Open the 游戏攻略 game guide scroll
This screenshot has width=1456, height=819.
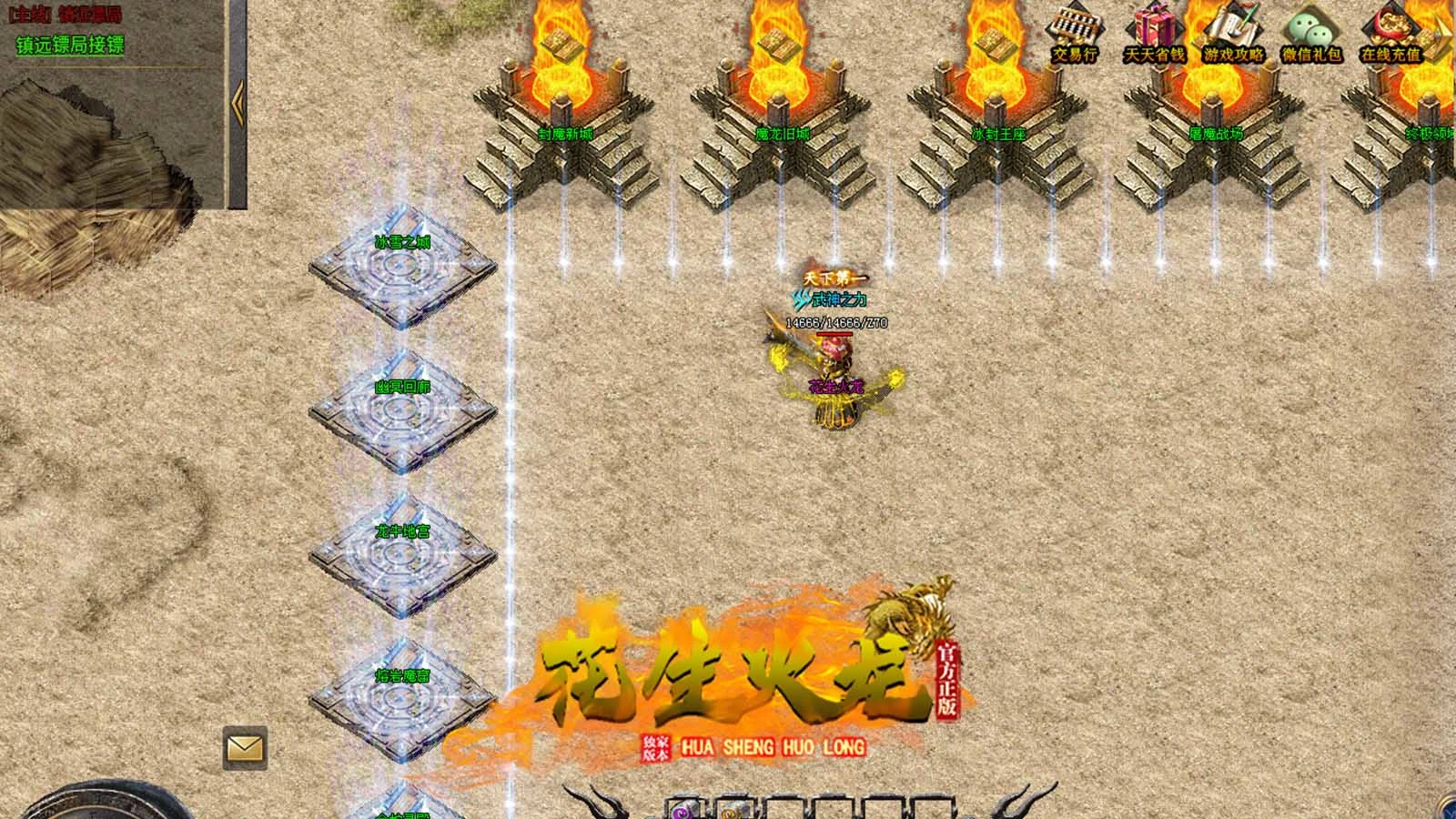pos(1233,32)
